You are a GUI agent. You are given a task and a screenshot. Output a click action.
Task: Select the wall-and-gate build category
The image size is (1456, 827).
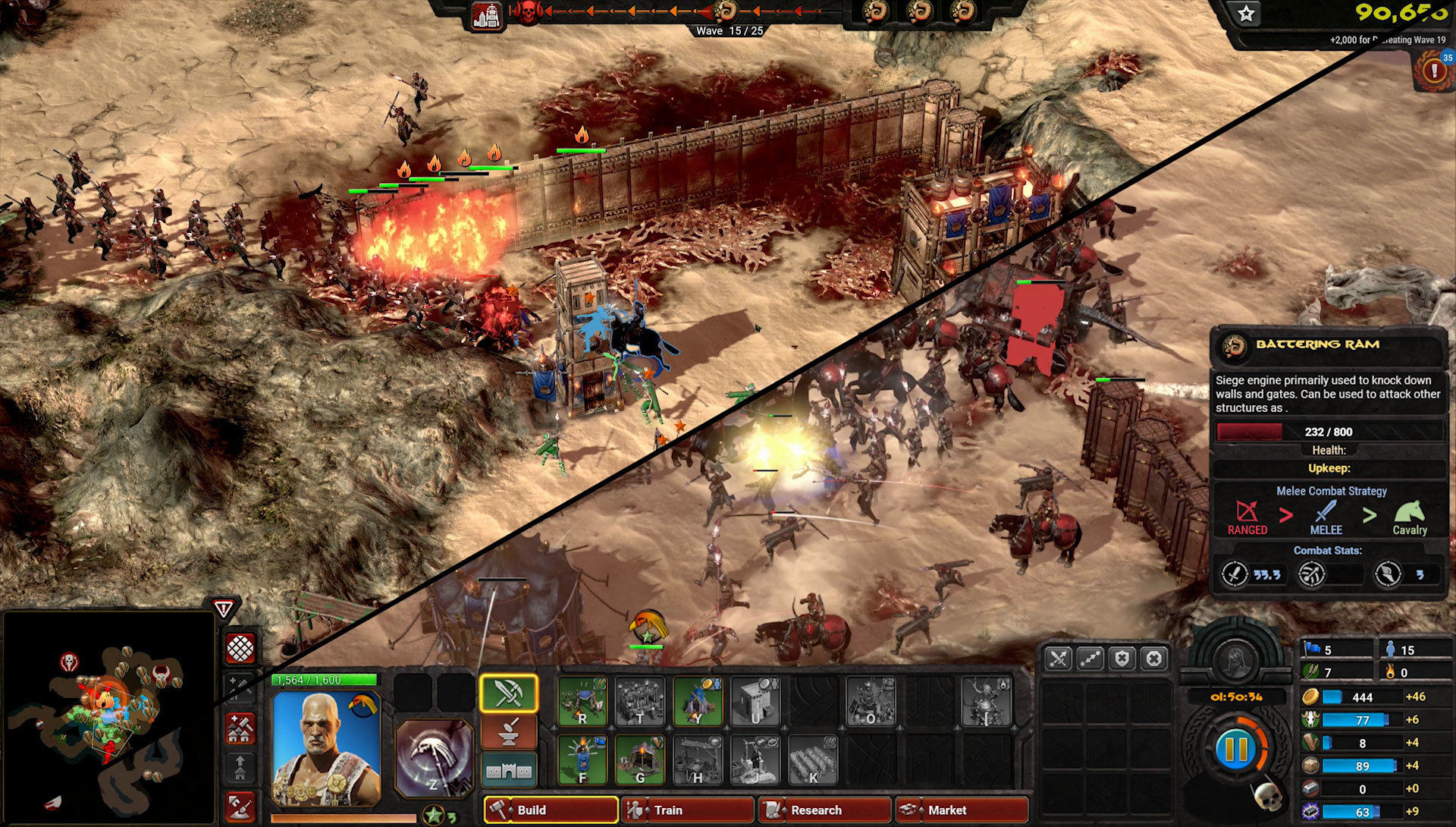(508, 770)
